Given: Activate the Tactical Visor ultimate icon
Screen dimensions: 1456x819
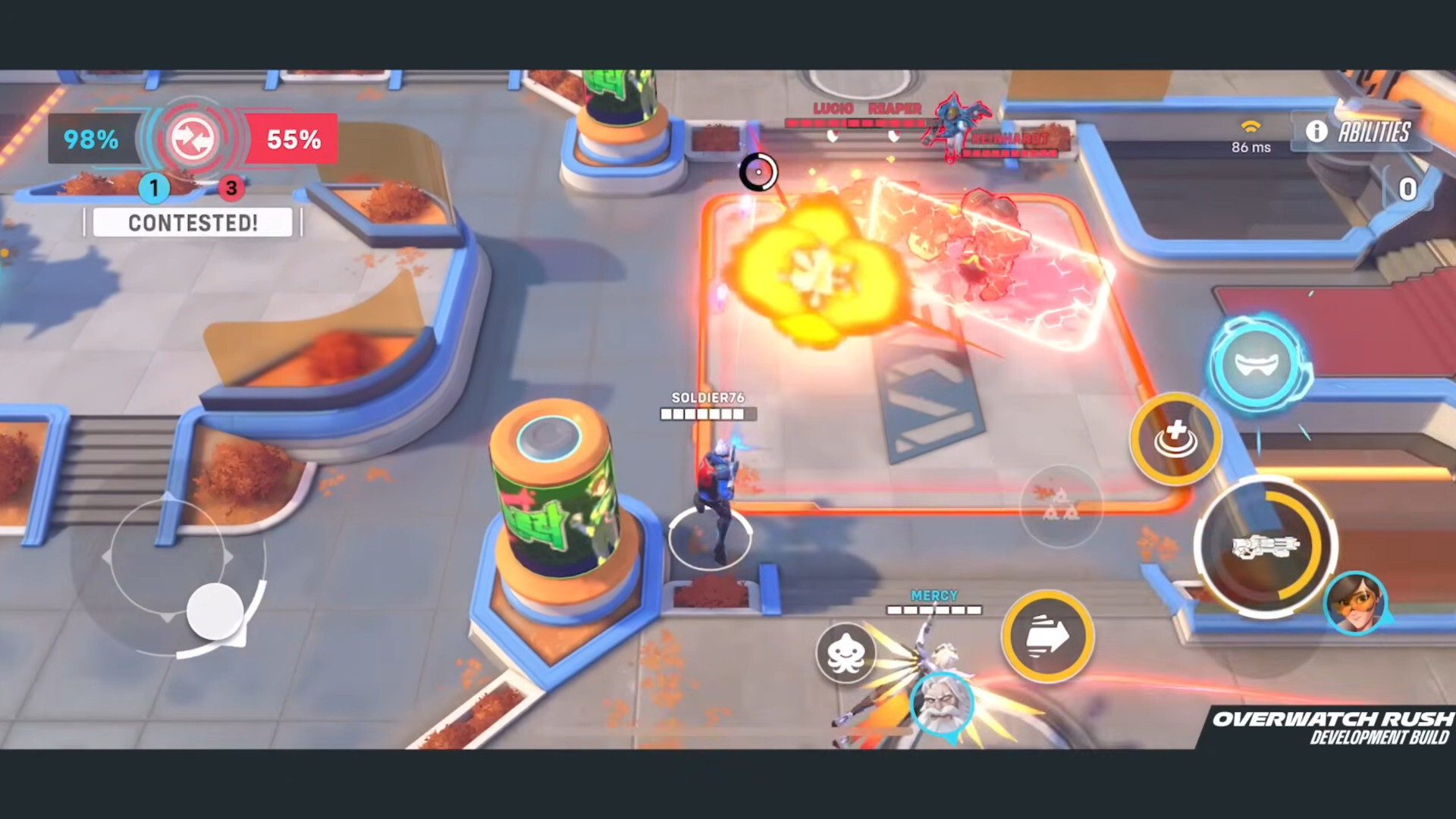Looking at the screenshot, I should 1257,365.
